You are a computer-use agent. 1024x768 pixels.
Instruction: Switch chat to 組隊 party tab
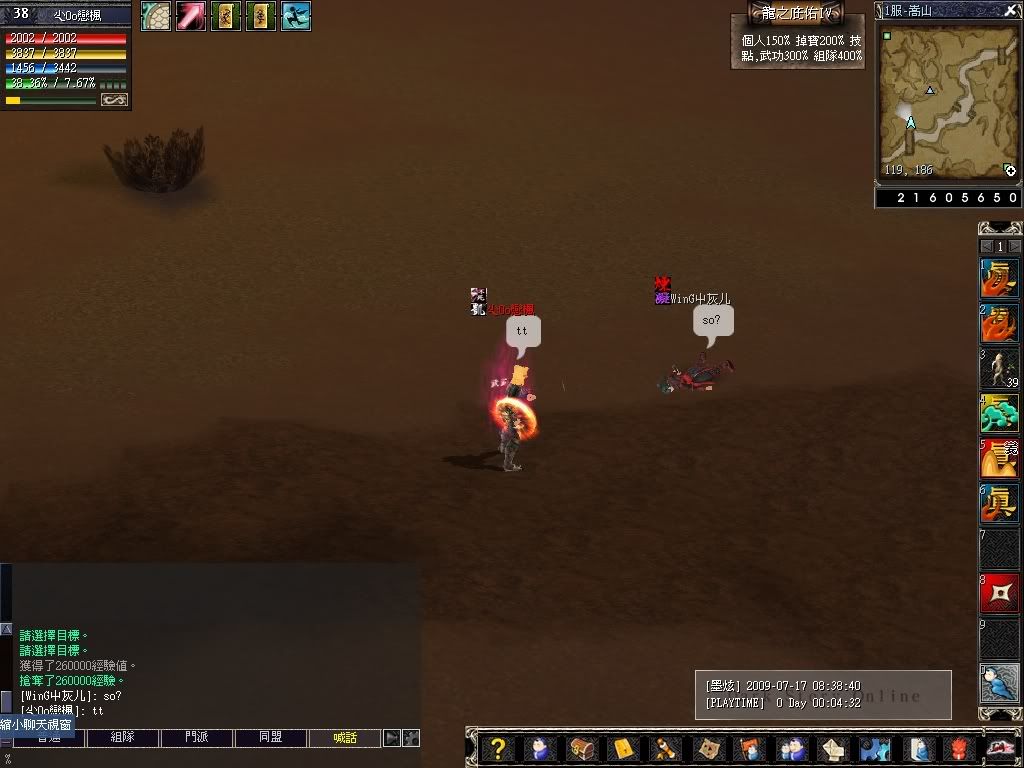[123, 738]
